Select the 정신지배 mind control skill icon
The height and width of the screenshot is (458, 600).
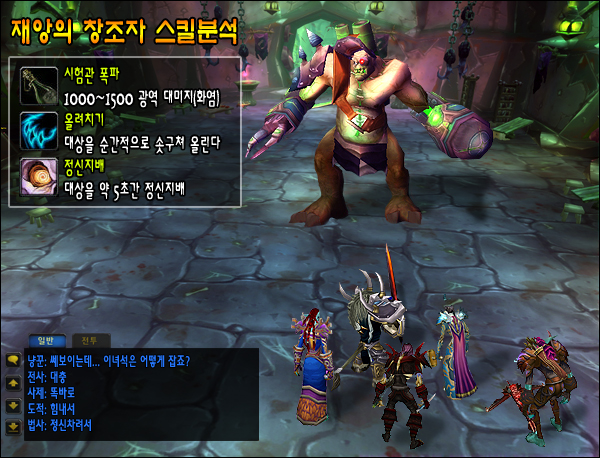coord(39,177)
